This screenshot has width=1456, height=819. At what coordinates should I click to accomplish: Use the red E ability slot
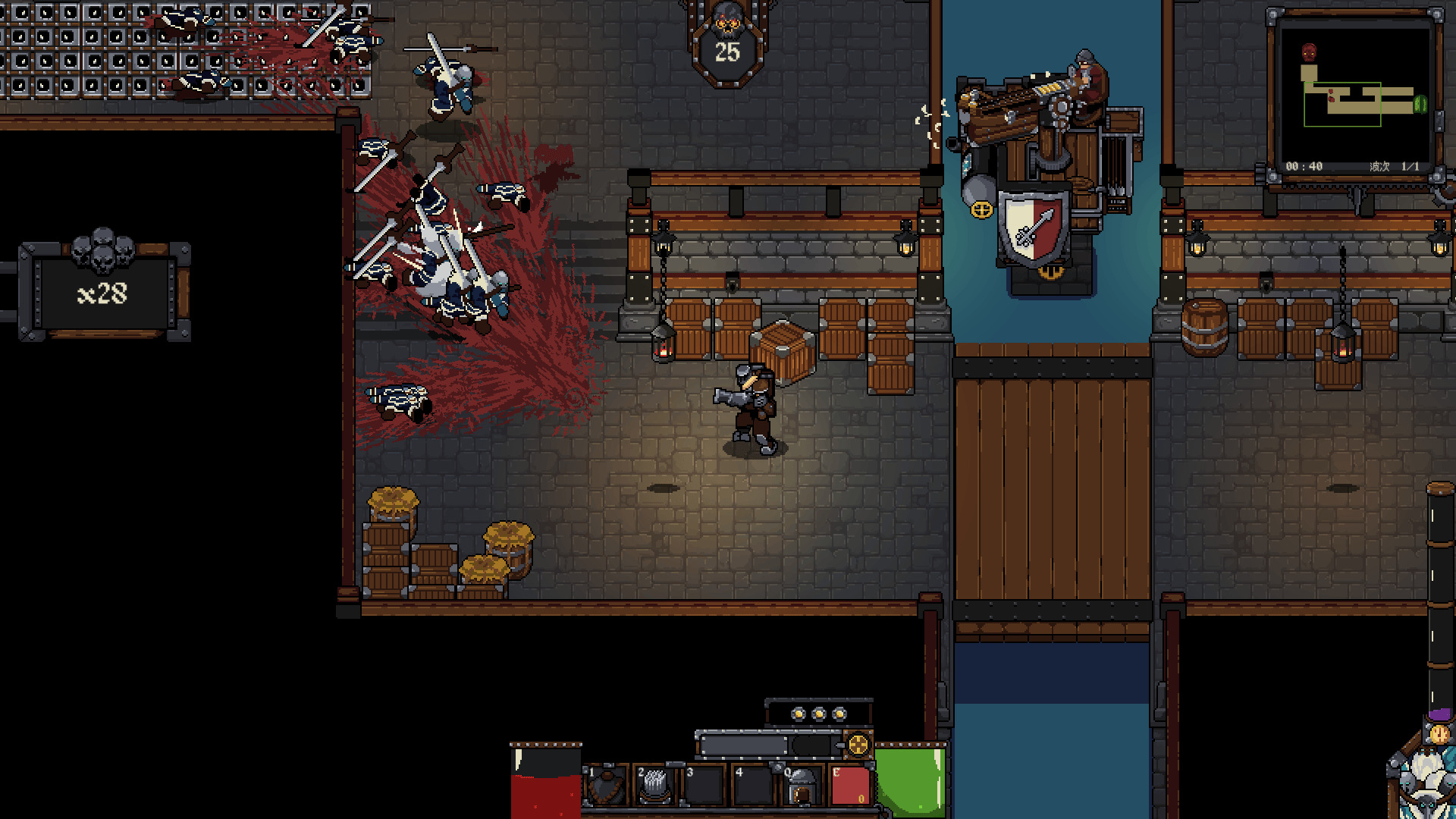pos(850,786)
